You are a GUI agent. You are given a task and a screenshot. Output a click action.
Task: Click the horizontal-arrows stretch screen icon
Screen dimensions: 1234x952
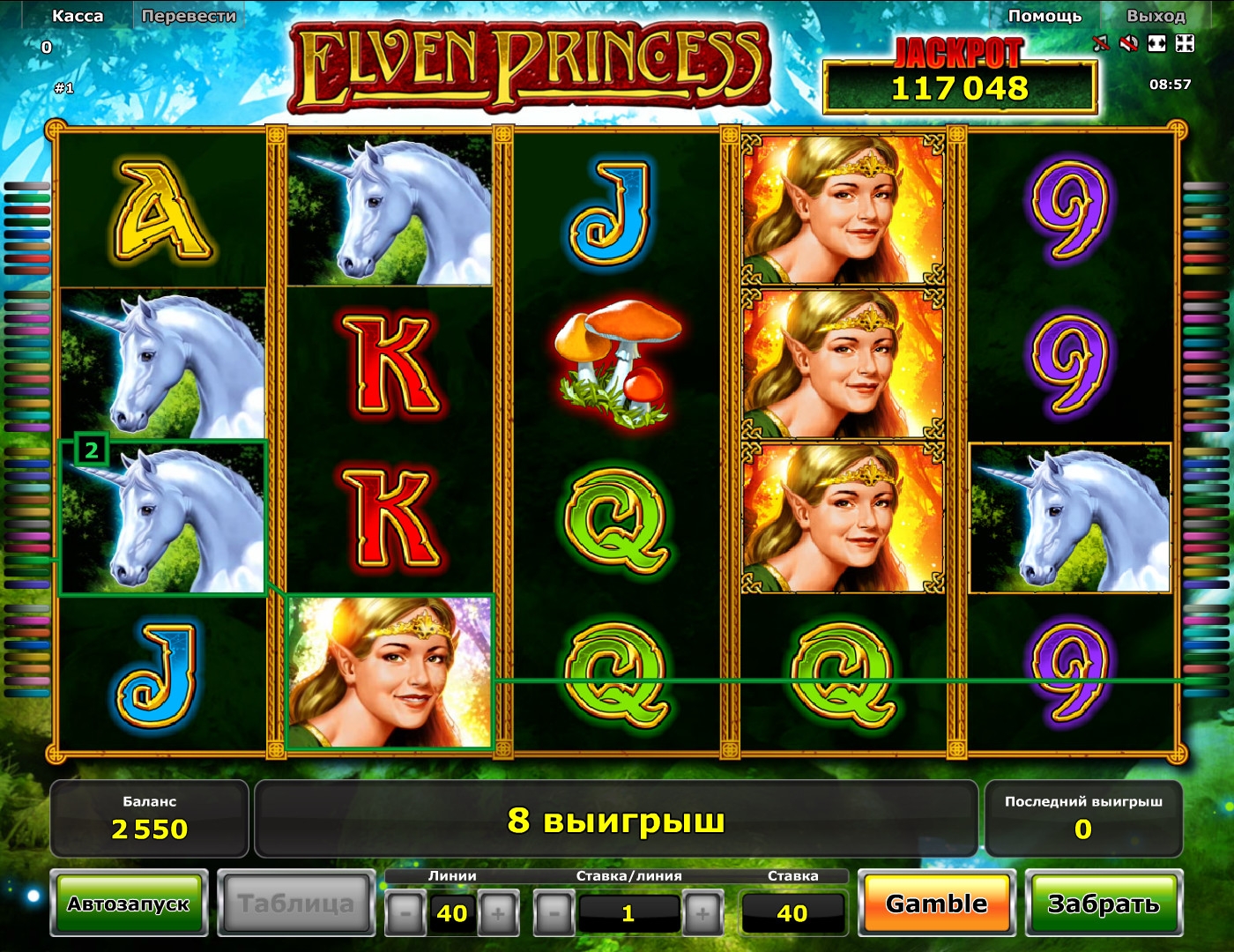point(1156,43)
